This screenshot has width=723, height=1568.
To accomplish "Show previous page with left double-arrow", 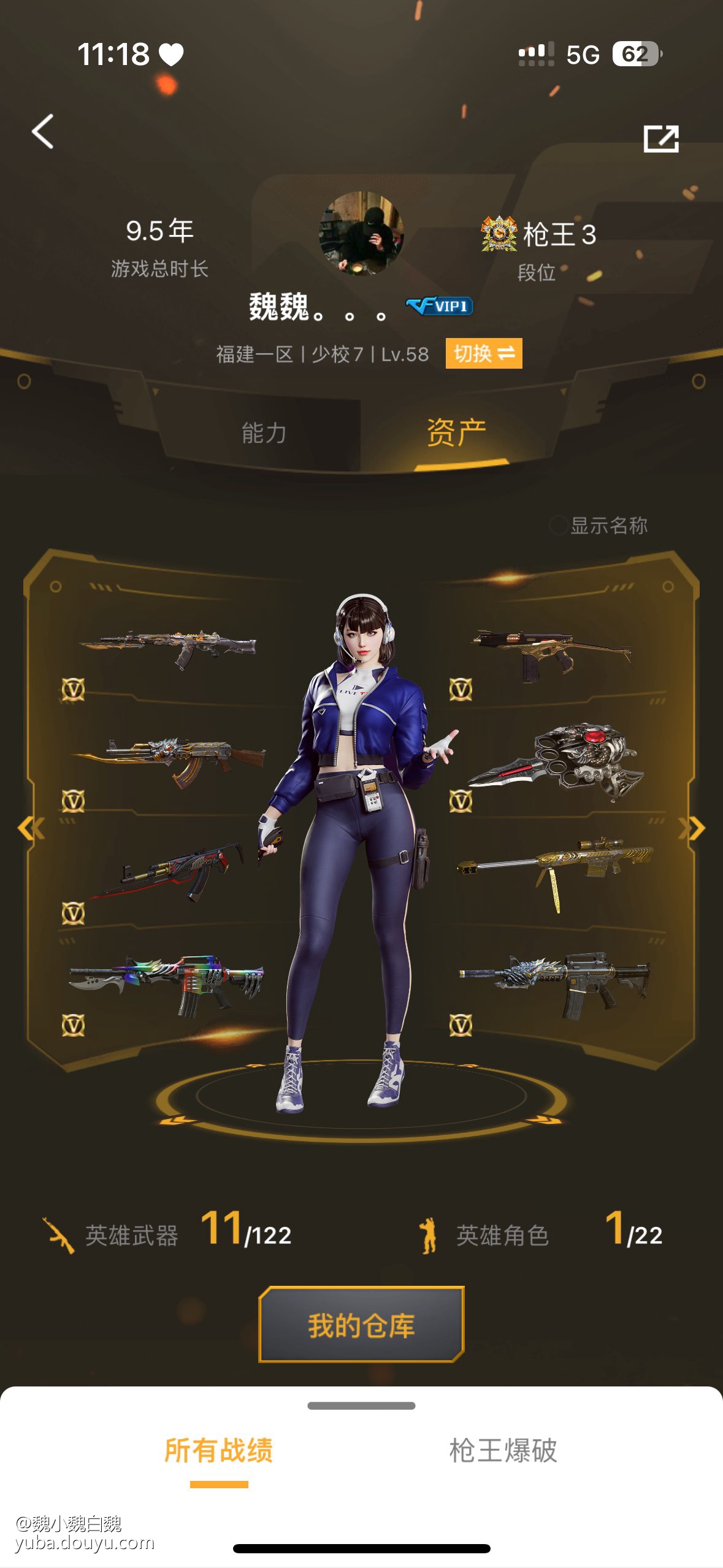I will click(31, 828).
